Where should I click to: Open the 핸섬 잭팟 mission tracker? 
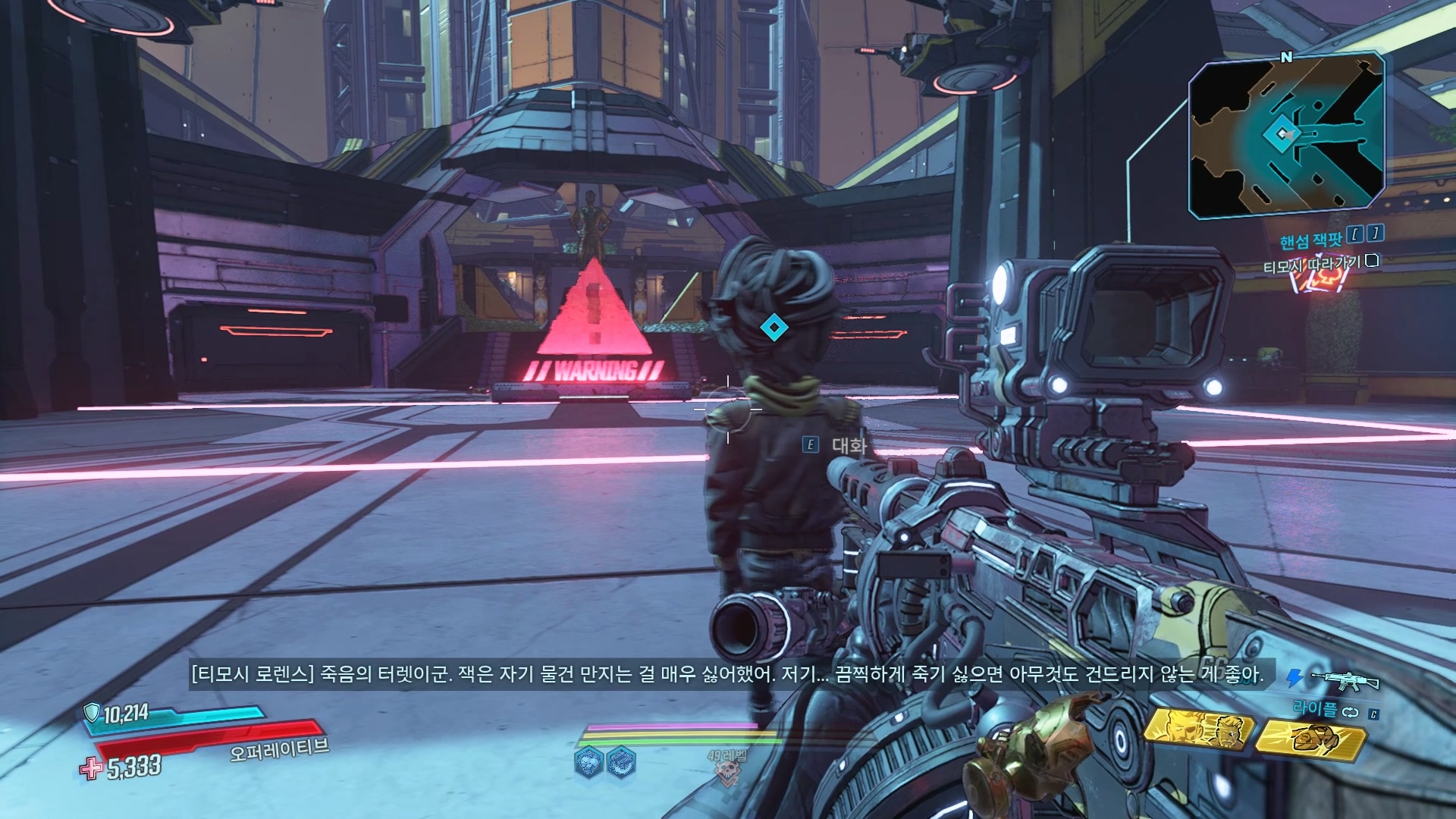[1311, 240]
